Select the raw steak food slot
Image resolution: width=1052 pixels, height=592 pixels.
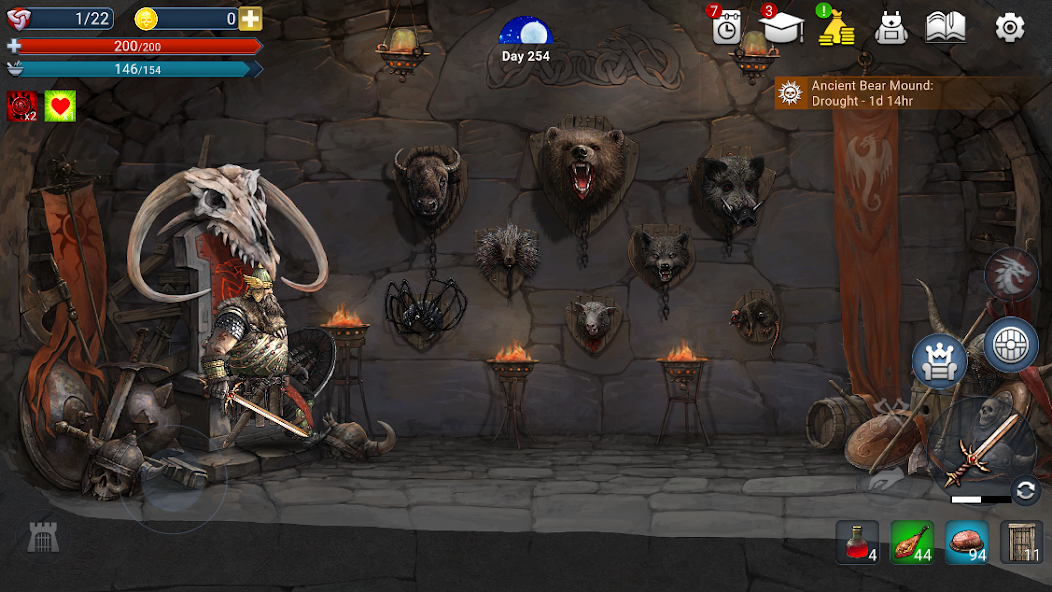pyautogui.click(x=966, y=542)
